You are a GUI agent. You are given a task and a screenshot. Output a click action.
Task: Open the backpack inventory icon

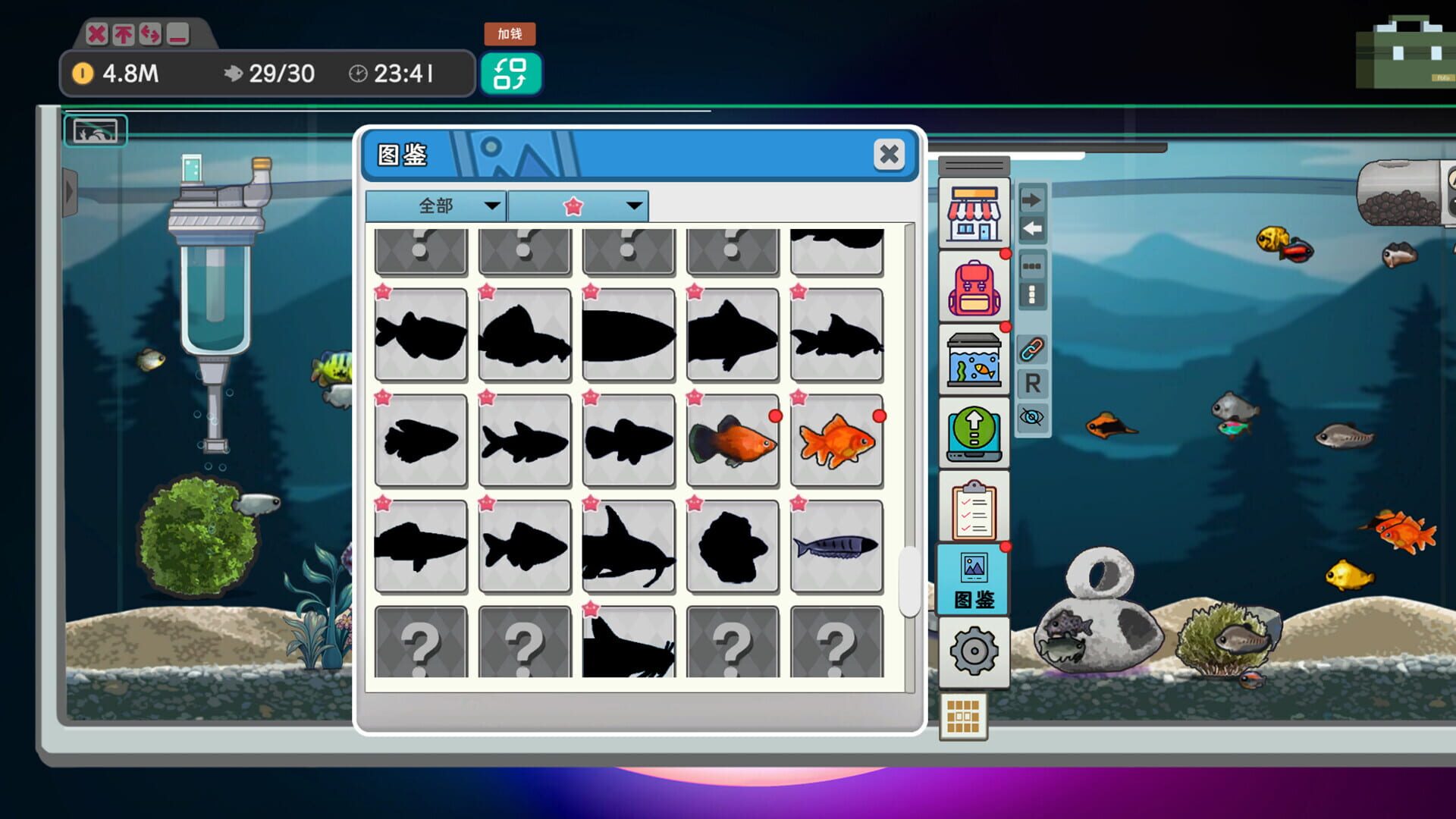[974, 288]
